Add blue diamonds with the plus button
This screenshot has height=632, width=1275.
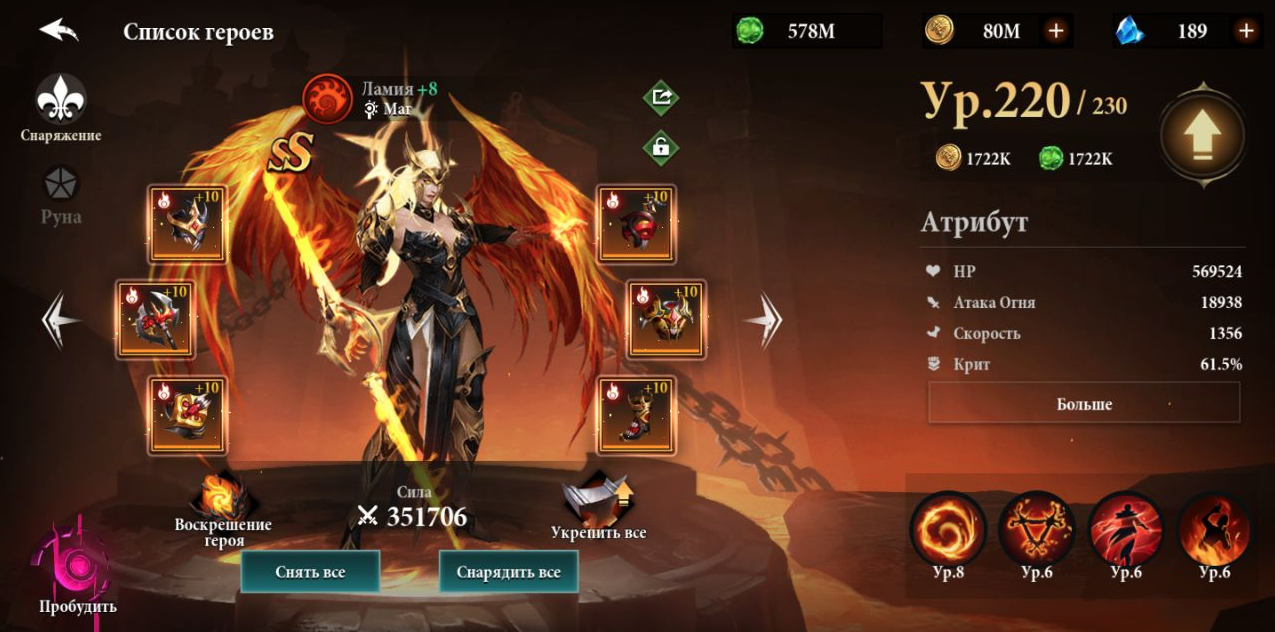point(1246,31)
